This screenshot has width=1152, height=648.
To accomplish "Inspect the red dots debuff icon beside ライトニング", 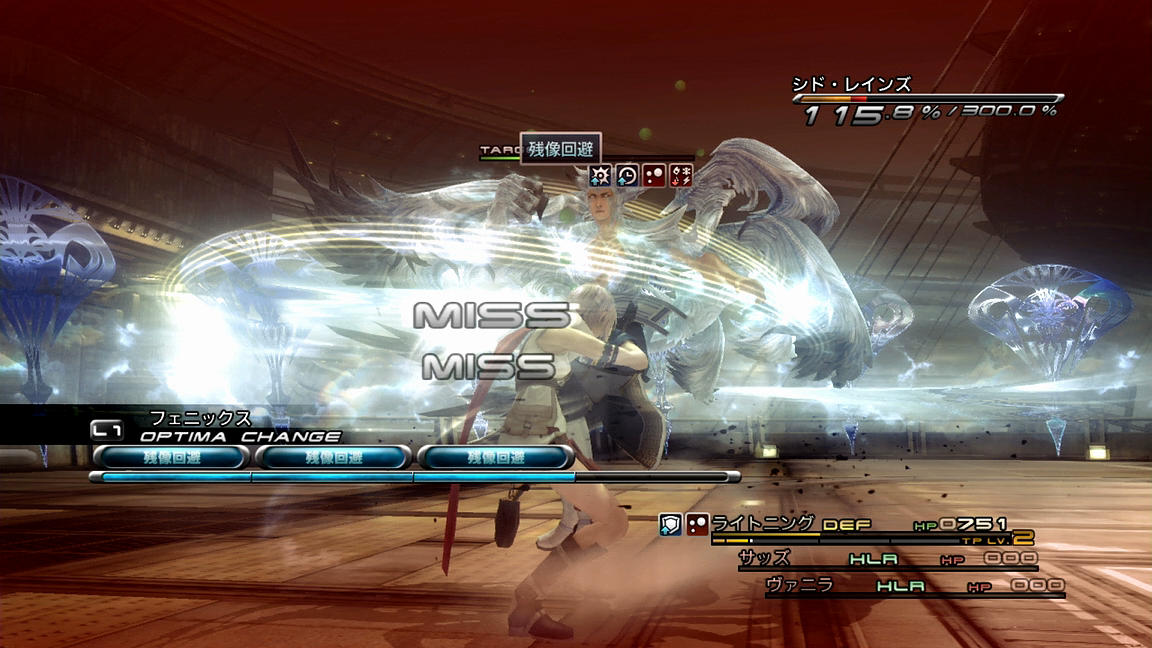I will [697, 523].
